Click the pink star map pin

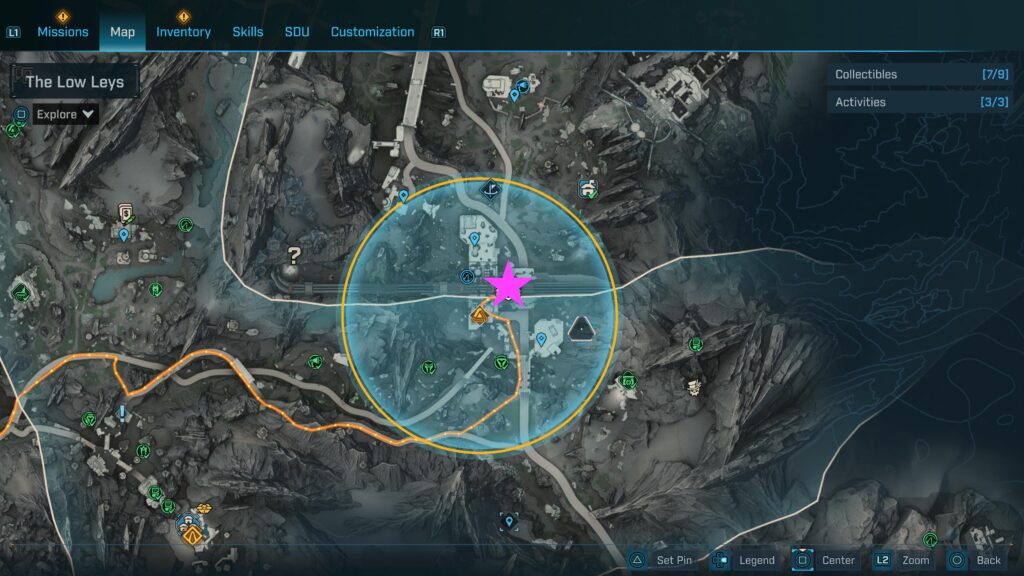tap(508, 285)
